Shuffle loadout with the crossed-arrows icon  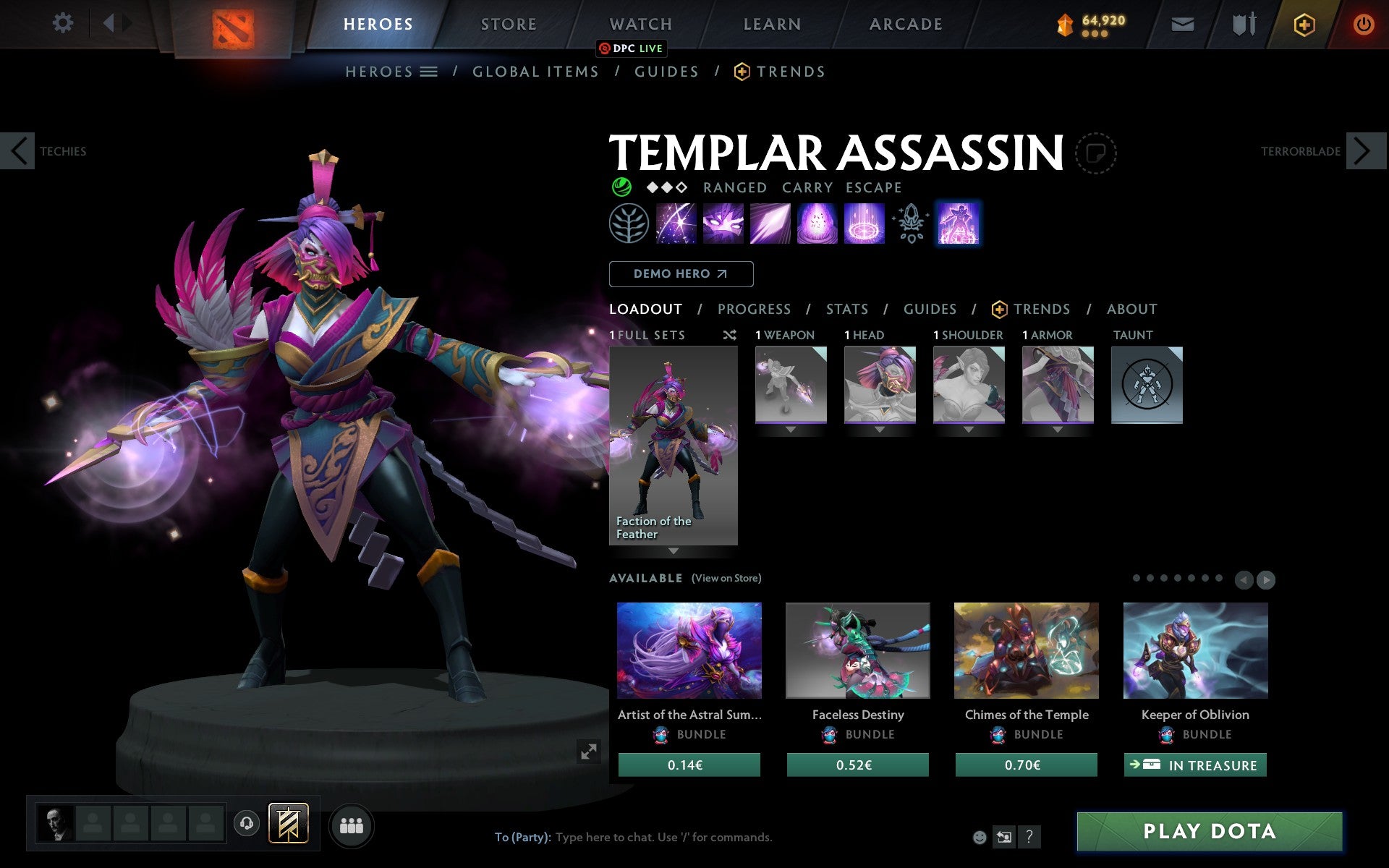coord(729,336)
